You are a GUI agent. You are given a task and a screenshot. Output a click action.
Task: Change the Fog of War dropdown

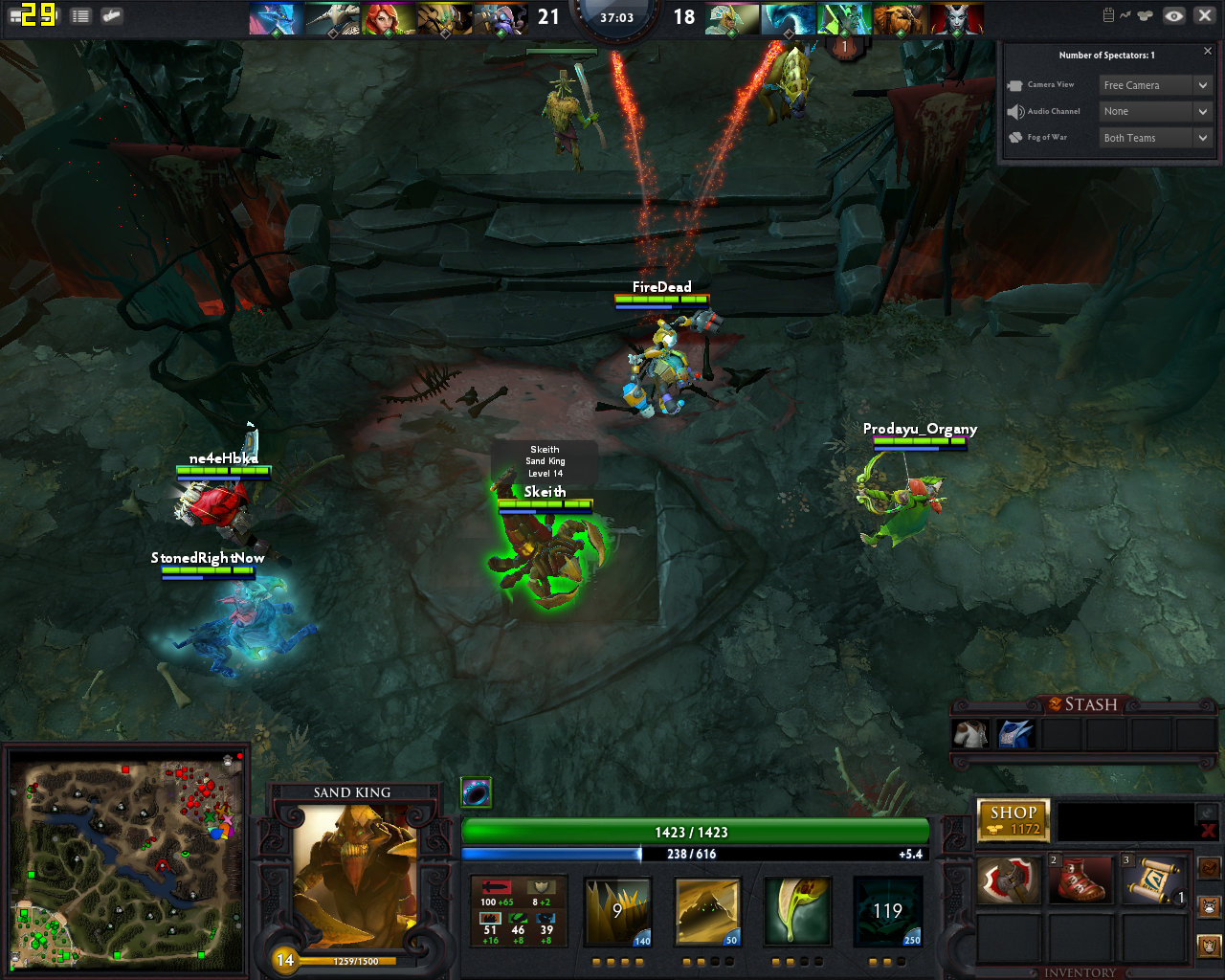[1156, 138]
